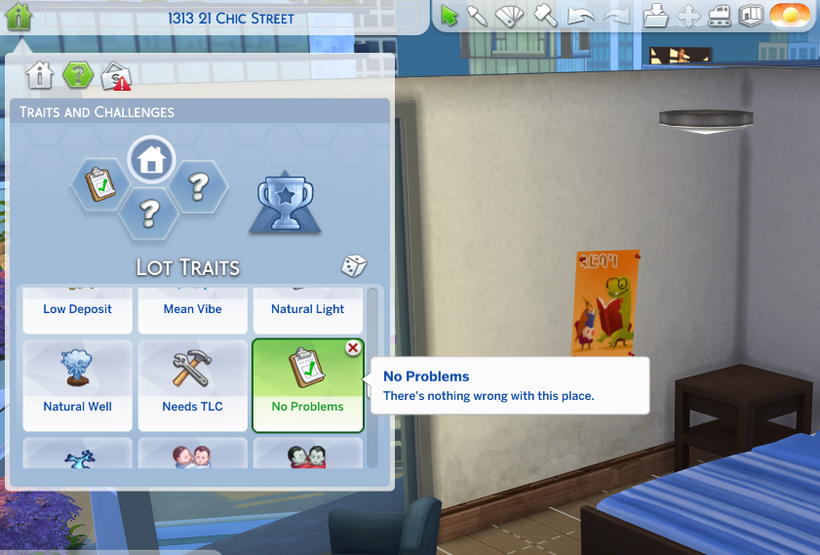Switch to the house info tab

tap(39, 75)
